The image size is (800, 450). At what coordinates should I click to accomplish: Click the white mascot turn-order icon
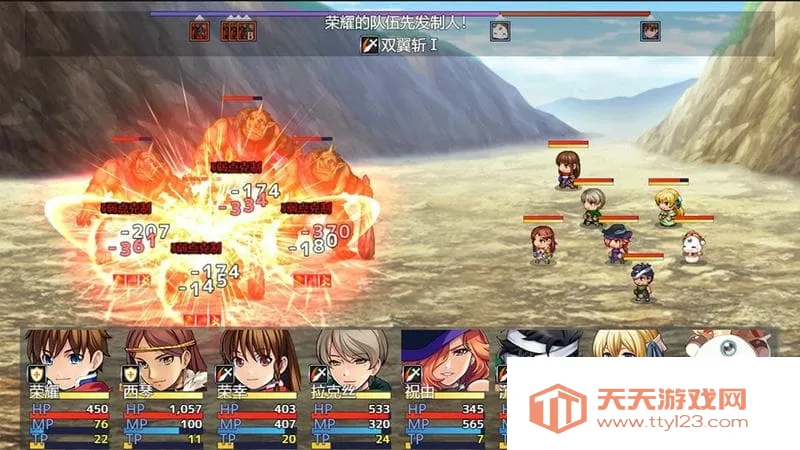(x=499, y=31)
